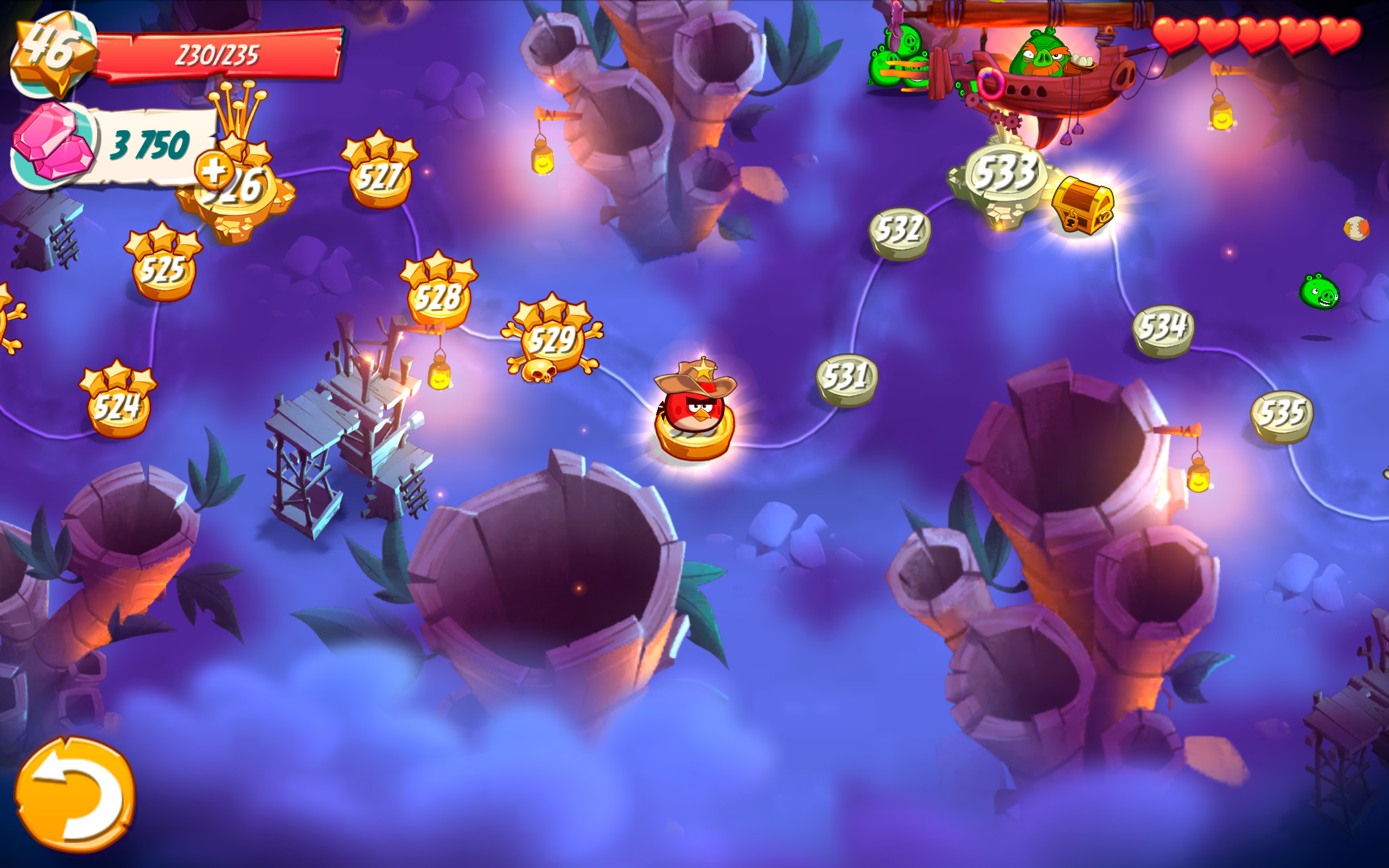
Task: Open level 525 on the map
Action: point(163,269)
